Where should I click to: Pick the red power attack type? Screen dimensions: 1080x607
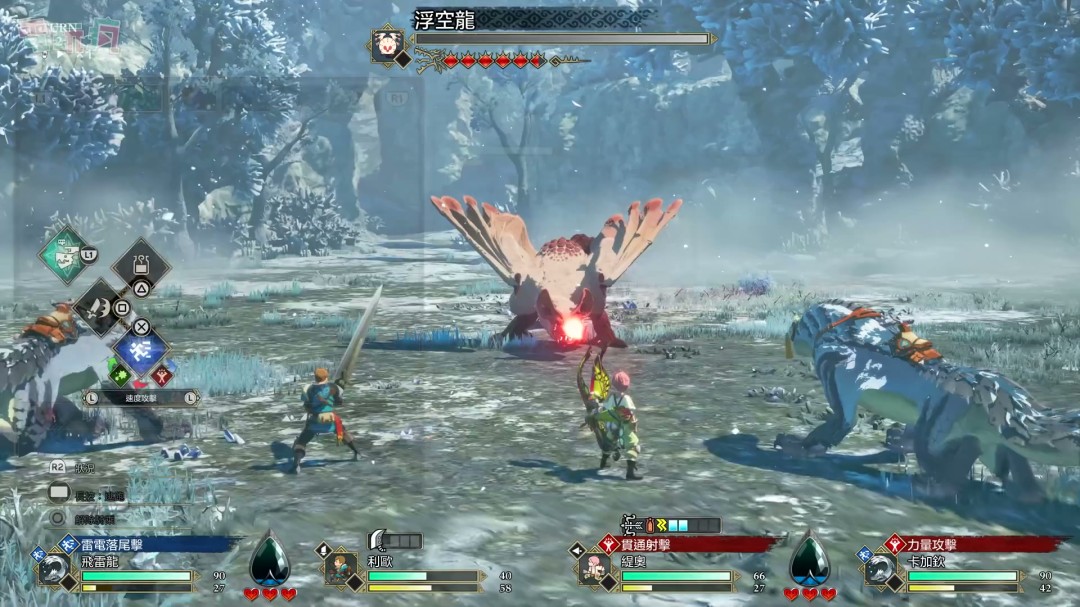click(x=160, y=374)
